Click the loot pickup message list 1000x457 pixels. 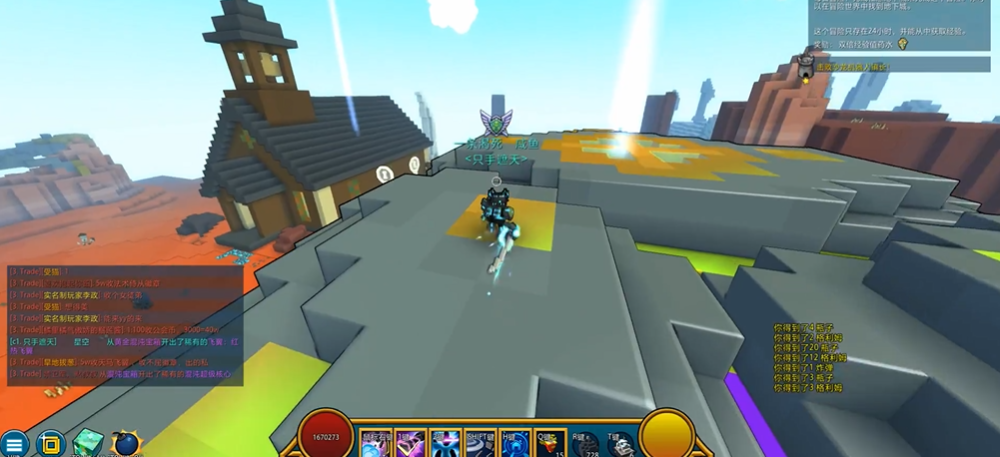(820, 357)
